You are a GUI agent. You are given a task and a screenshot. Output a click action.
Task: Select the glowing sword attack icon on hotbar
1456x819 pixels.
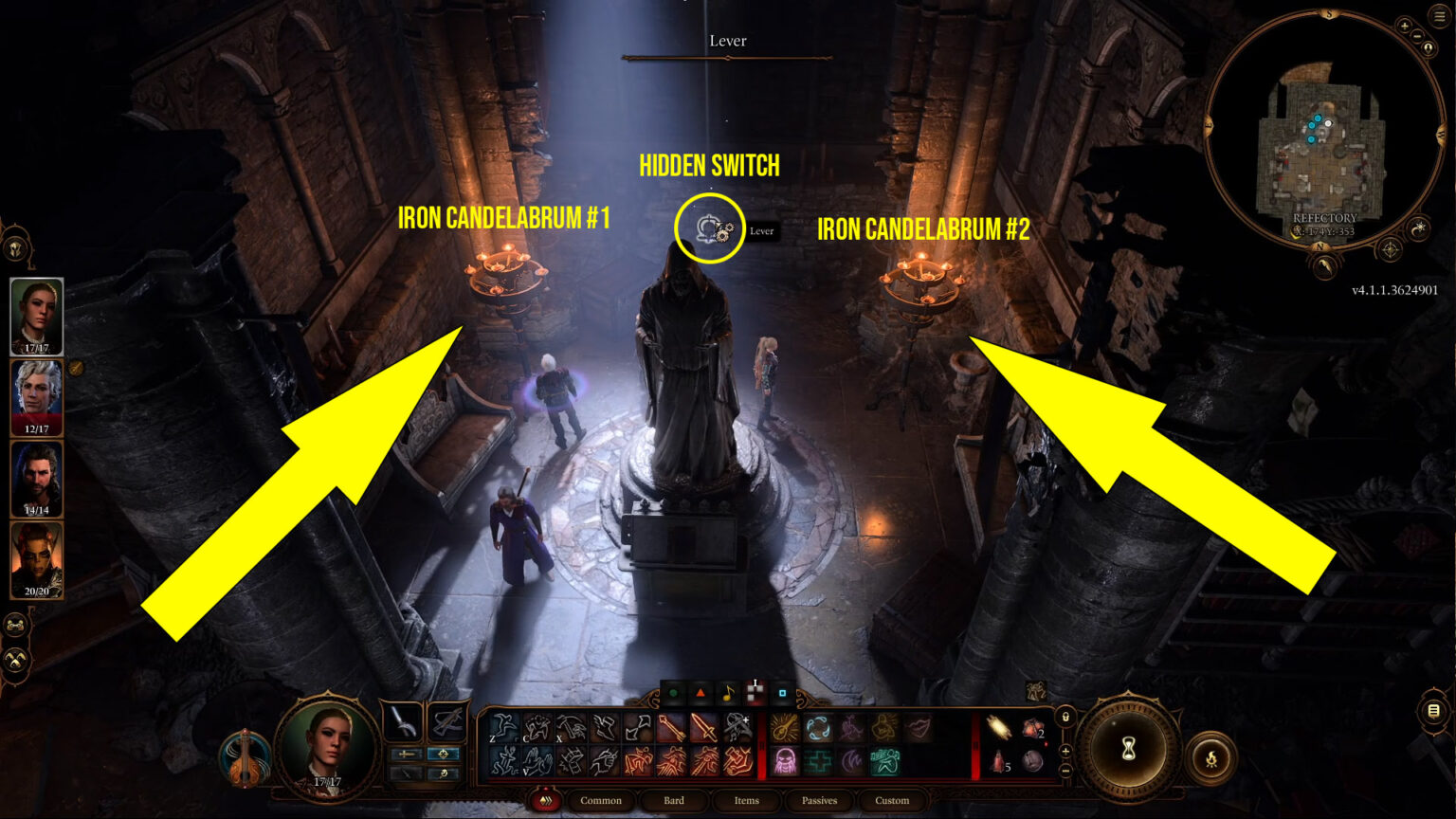(702, 729)
